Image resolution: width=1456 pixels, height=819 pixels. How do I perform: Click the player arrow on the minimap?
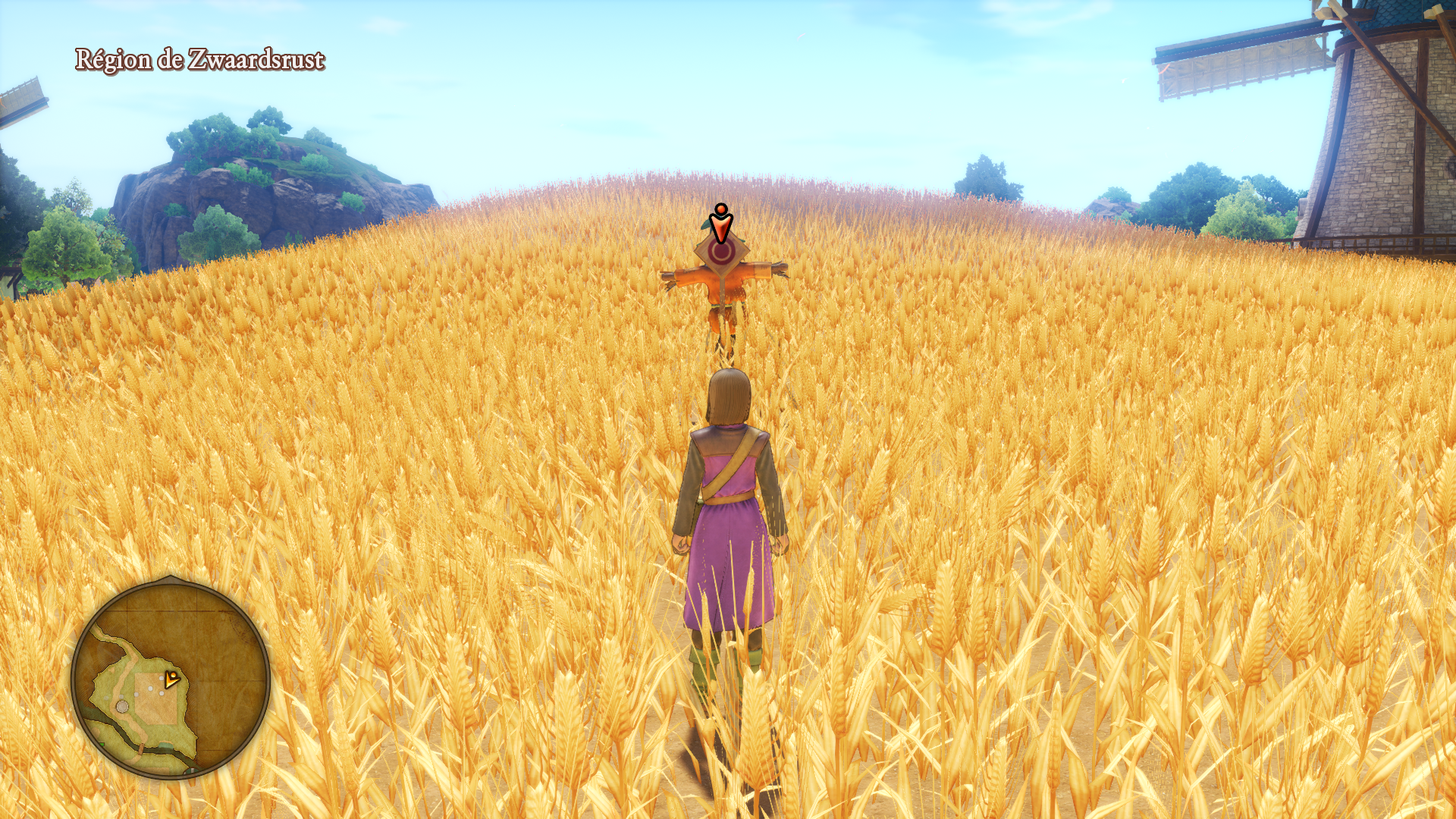point(172,679)
